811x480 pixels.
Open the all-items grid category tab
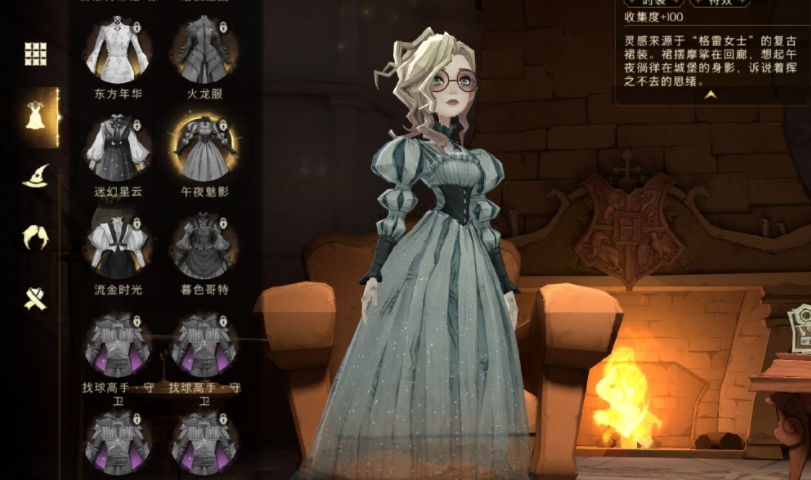pos(36,54)
